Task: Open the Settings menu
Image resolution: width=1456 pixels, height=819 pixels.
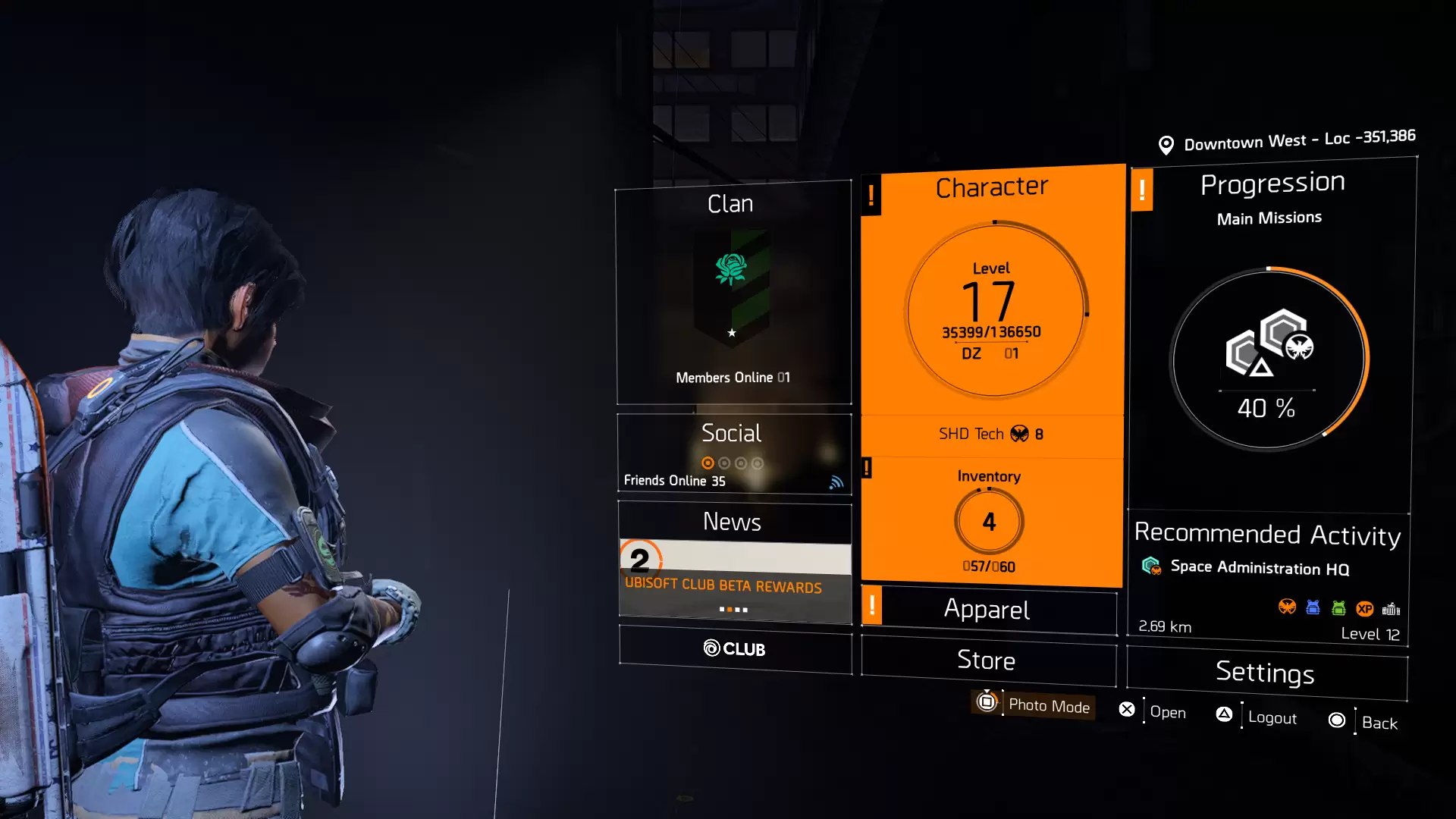Action: 1266,673
